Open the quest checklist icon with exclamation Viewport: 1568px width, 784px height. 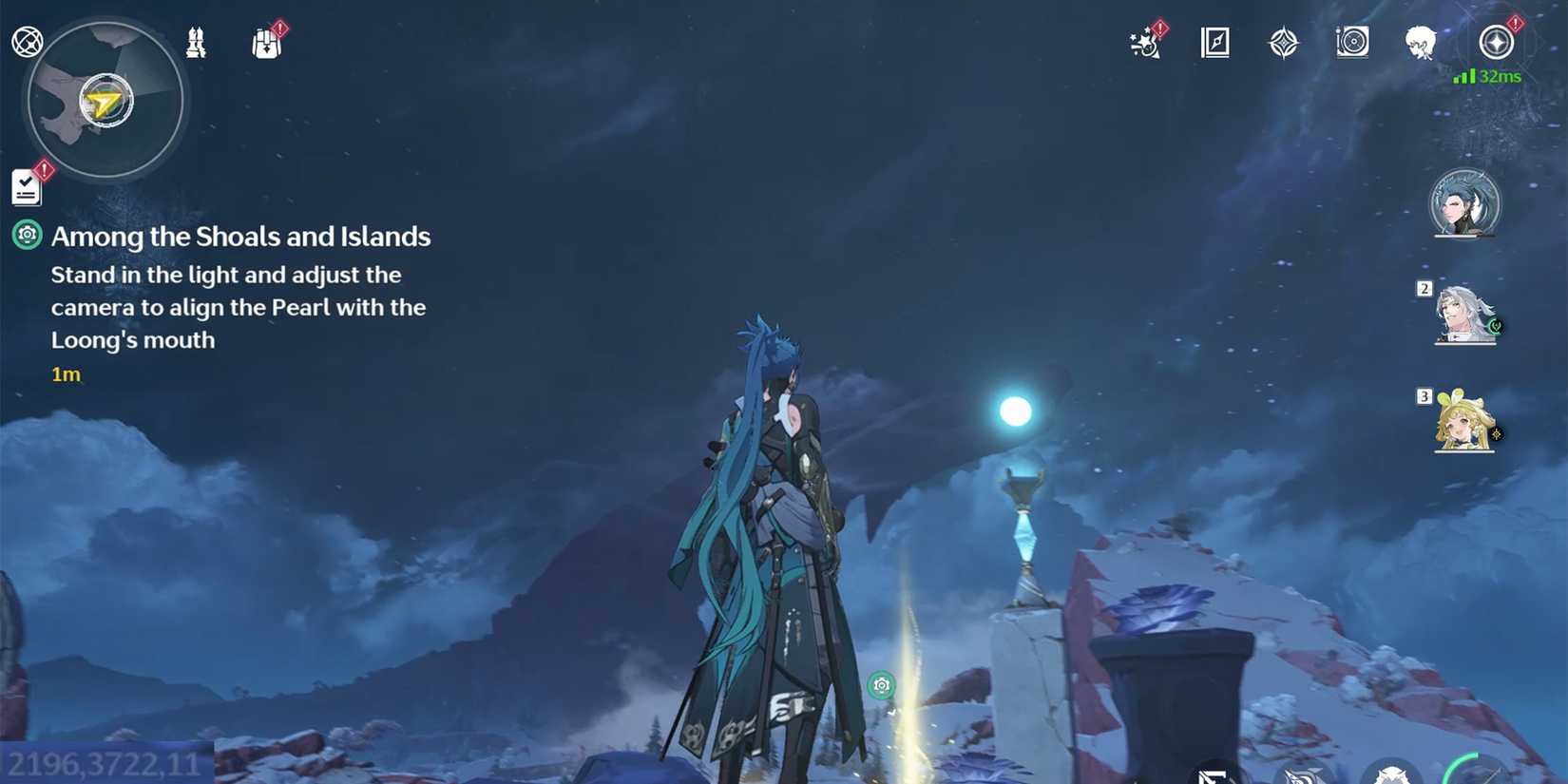pos(26,186)
